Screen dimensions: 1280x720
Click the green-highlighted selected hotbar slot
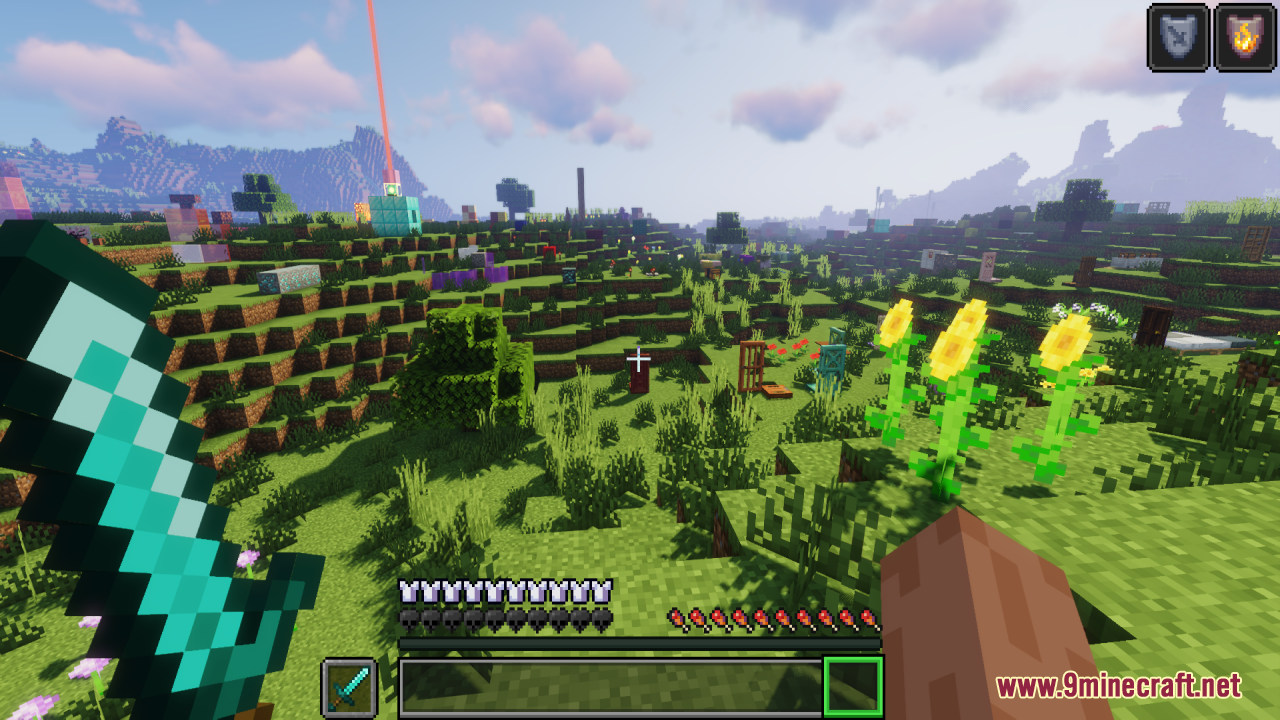coord(852,687)
